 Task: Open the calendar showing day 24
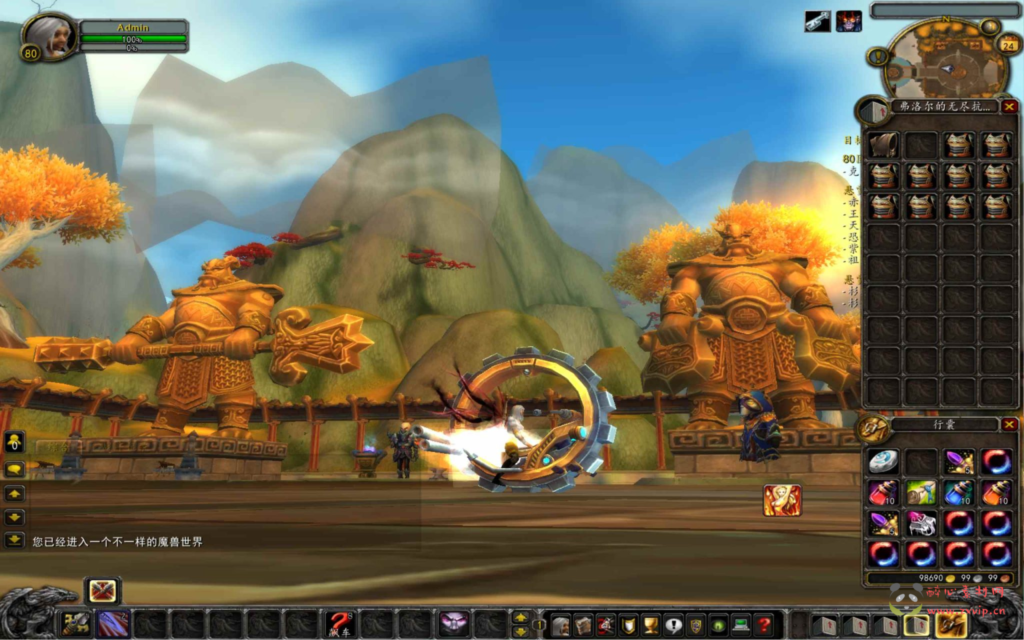click(1008, 45)
